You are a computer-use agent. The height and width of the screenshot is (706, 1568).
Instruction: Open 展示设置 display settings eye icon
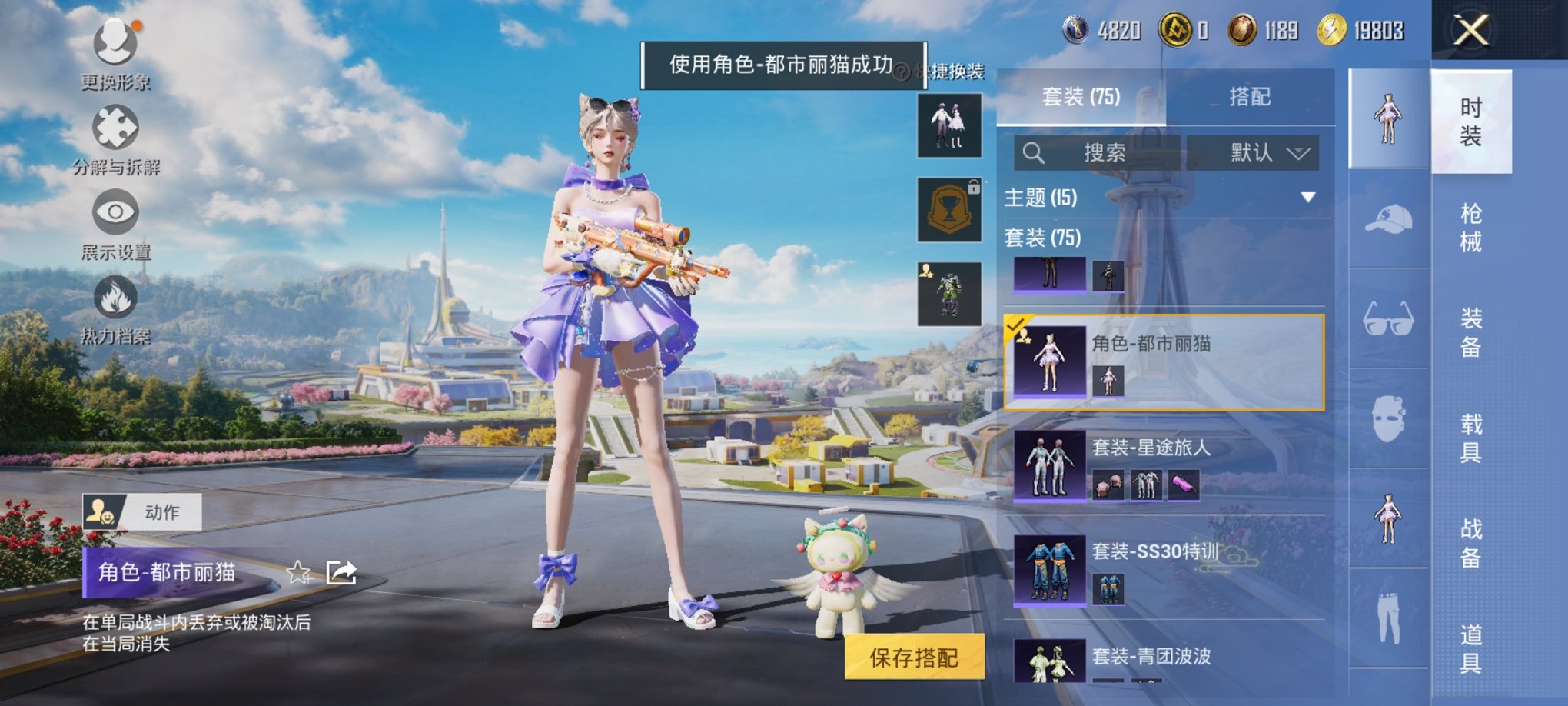[x=115, y=209]
